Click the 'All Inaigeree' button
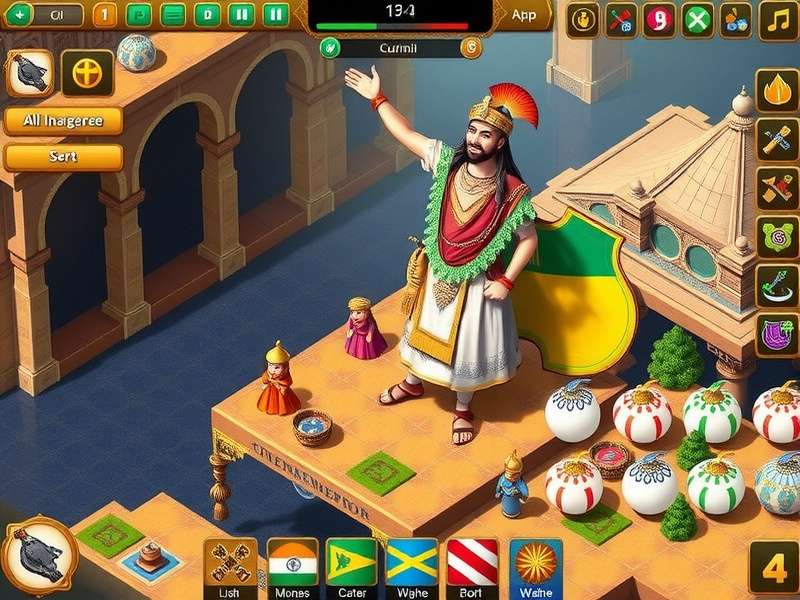 [x=63, y=122]
